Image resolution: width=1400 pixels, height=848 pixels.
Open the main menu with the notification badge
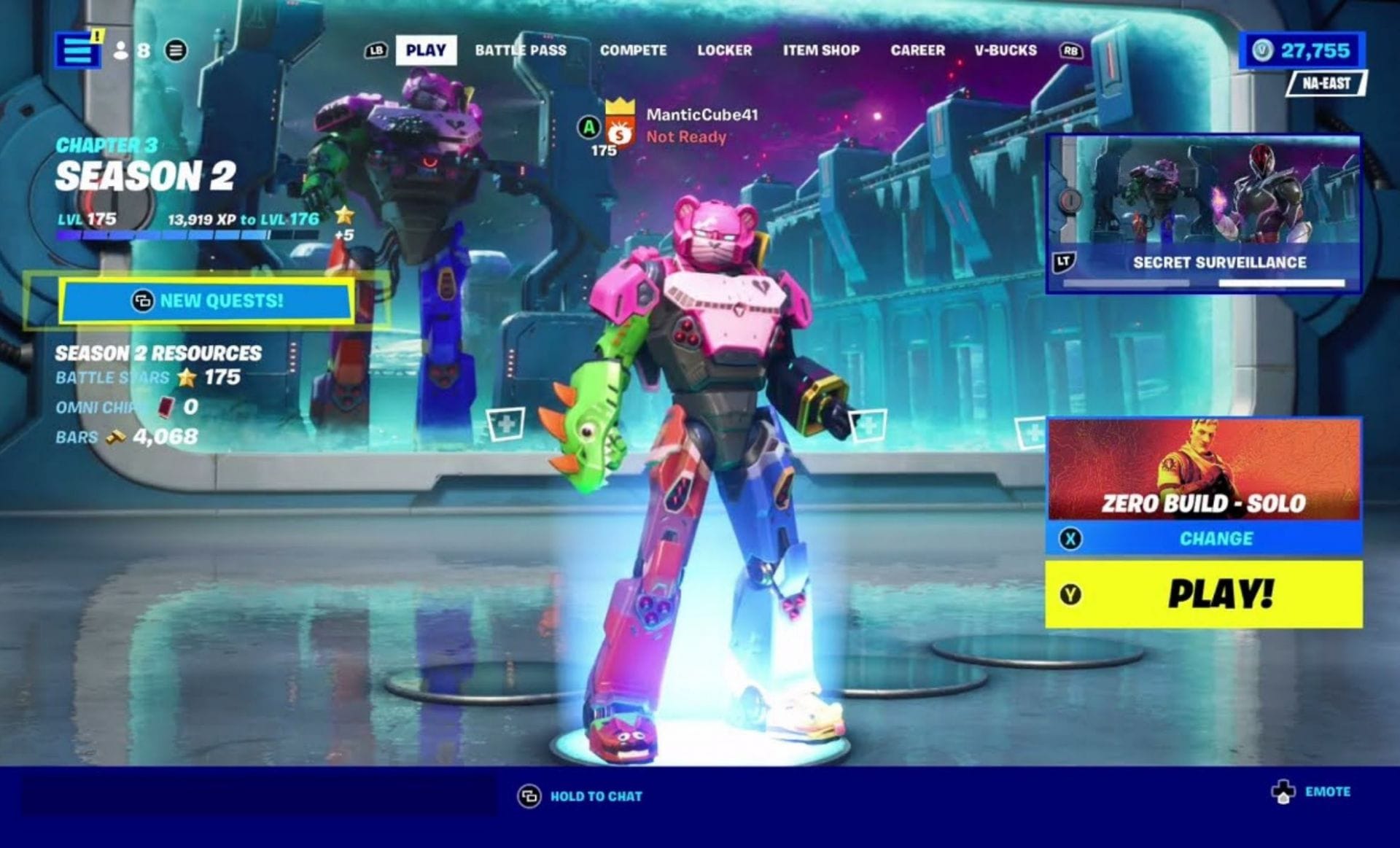(x=79, y=50)
